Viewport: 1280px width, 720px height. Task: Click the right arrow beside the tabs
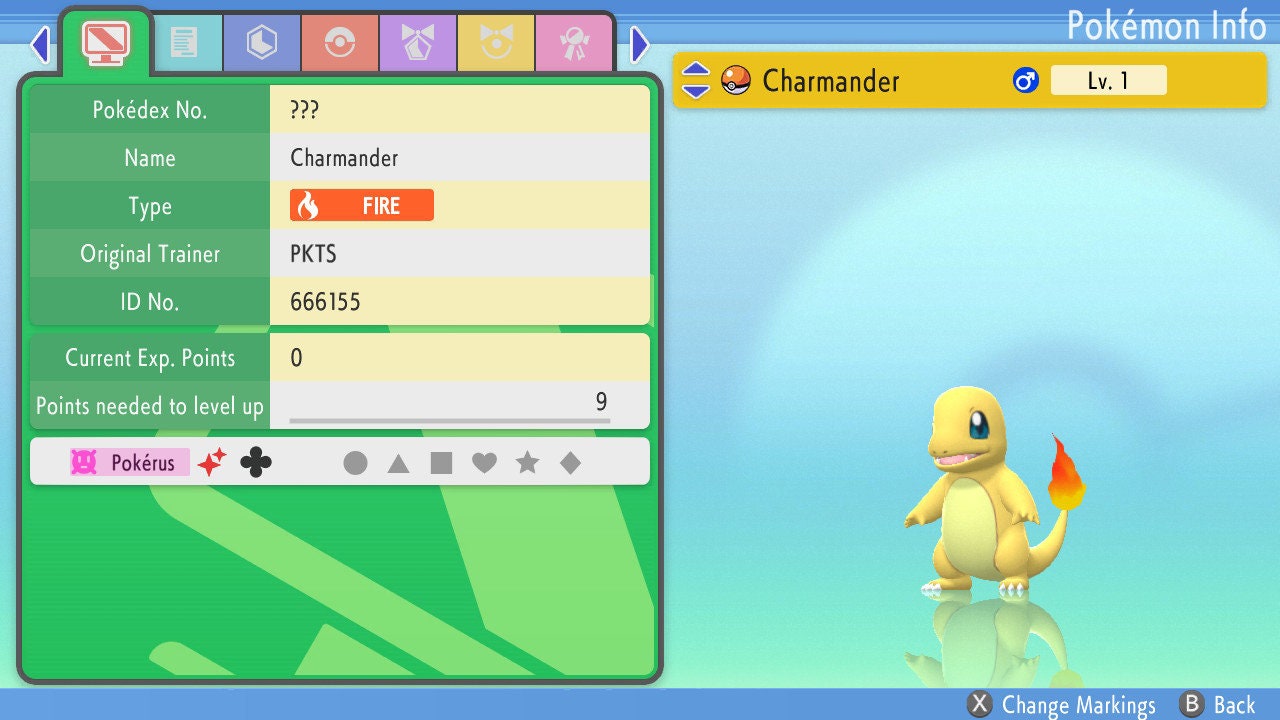point(640,44)
